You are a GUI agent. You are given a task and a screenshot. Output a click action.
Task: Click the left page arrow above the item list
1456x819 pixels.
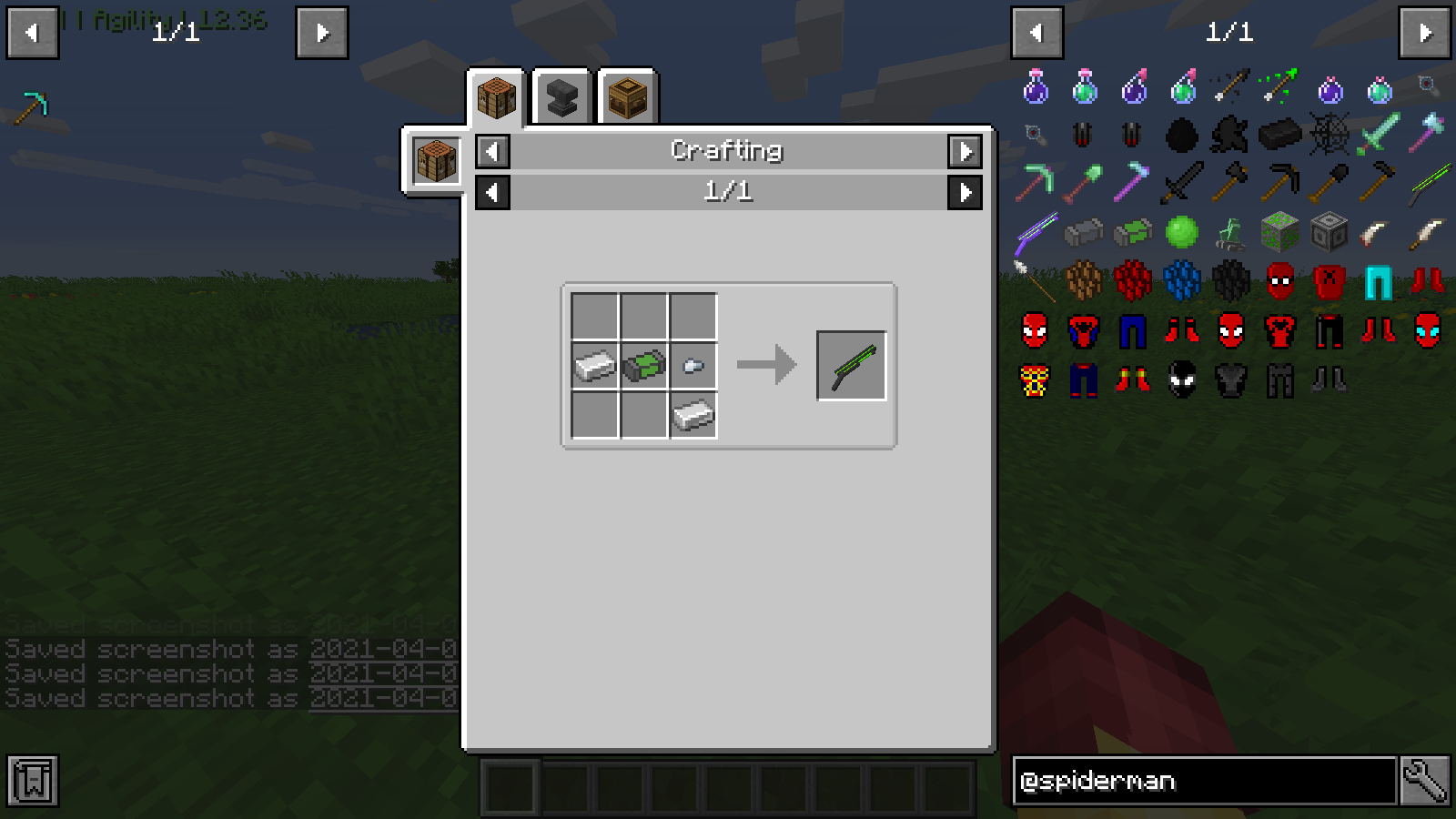pyautogui.click(x=1037, y=33)
